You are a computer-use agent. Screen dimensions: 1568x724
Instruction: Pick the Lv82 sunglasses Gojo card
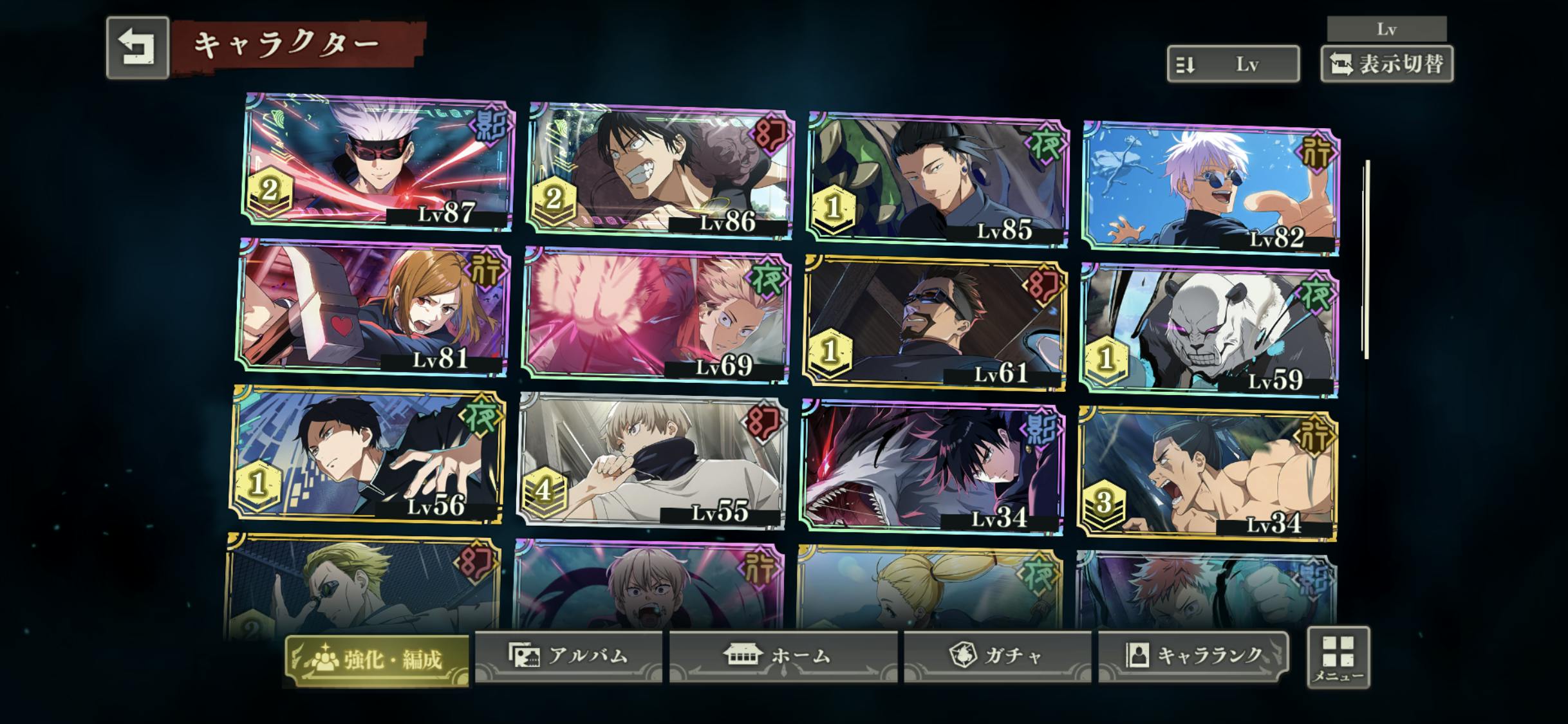click(1211, 188)
